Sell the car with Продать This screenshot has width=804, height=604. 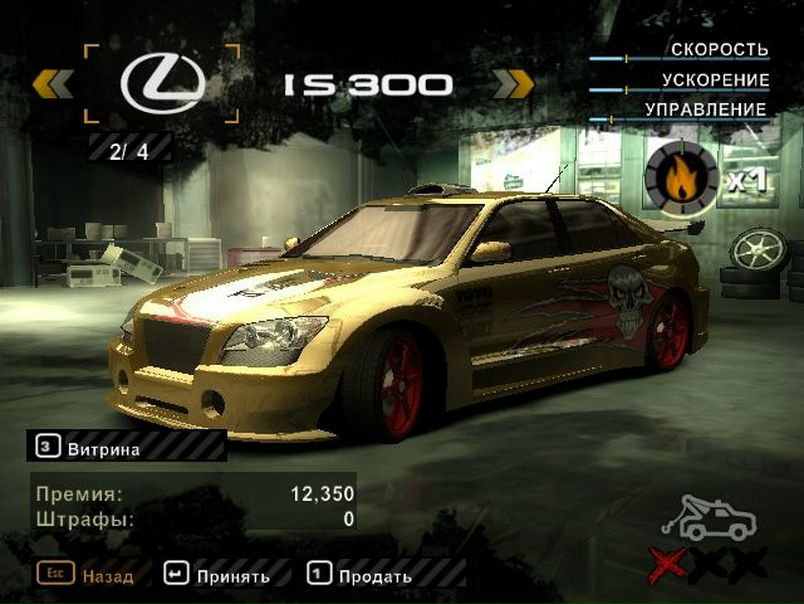360,575
